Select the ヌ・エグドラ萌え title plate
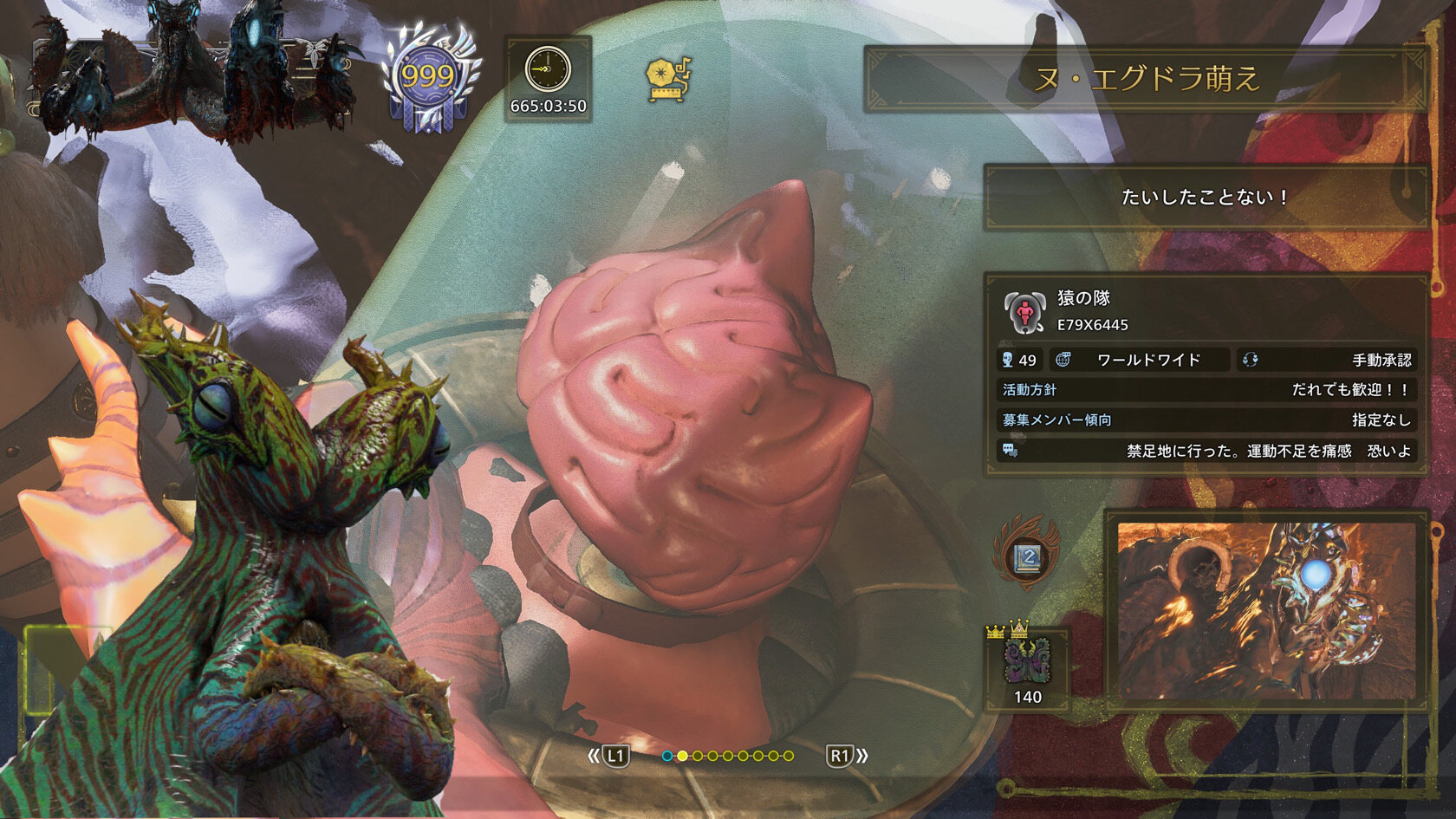This screenshot has width=1456, height=819. tap(1146, 79)
